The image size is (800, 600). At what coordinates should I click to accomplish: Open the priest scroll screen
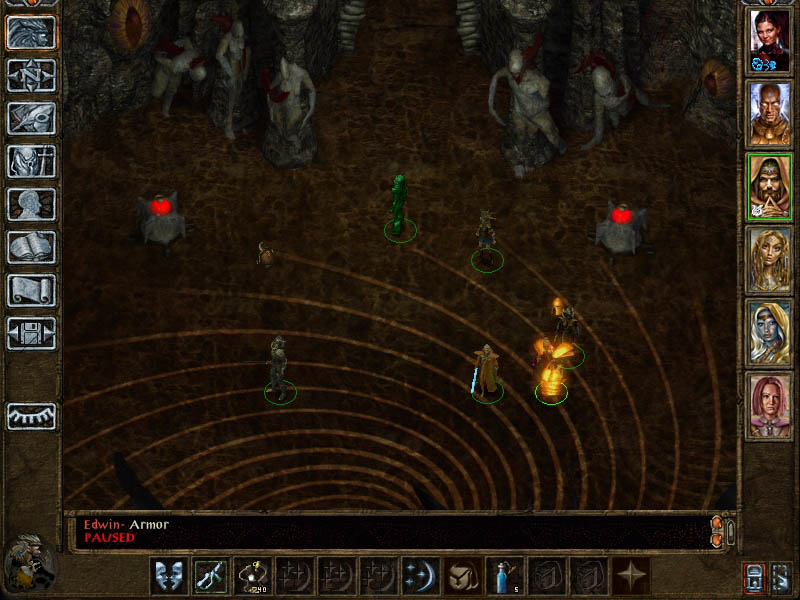tap(31, 290)
